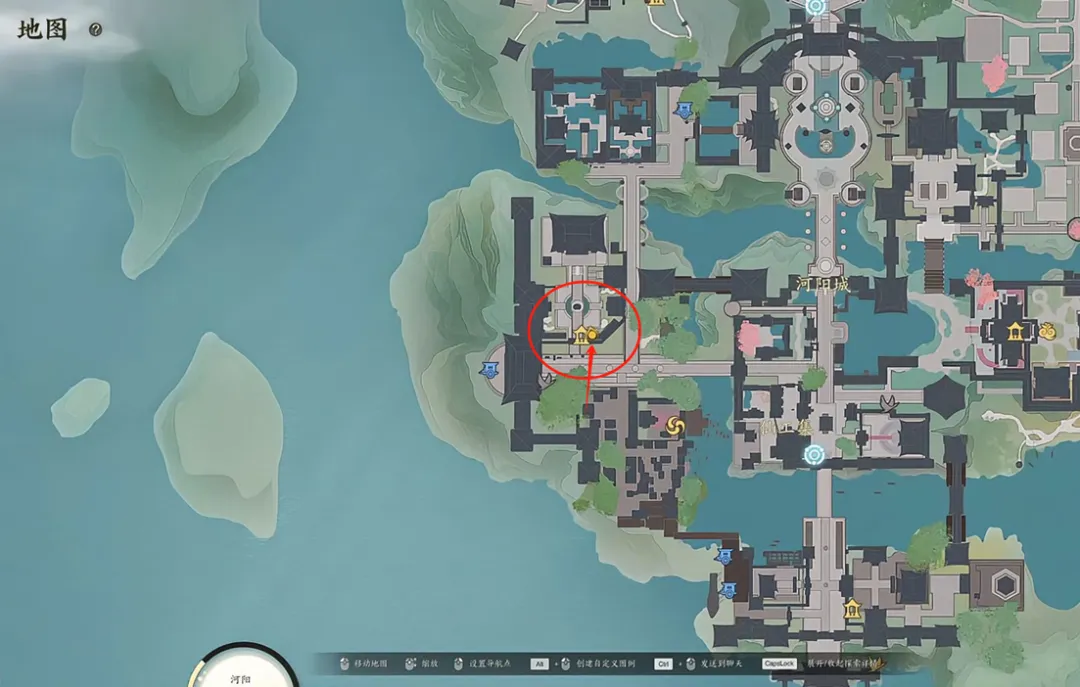Click the central fountain marker in the plaza
The image size is (1080, 687).
tap(826, 145)
